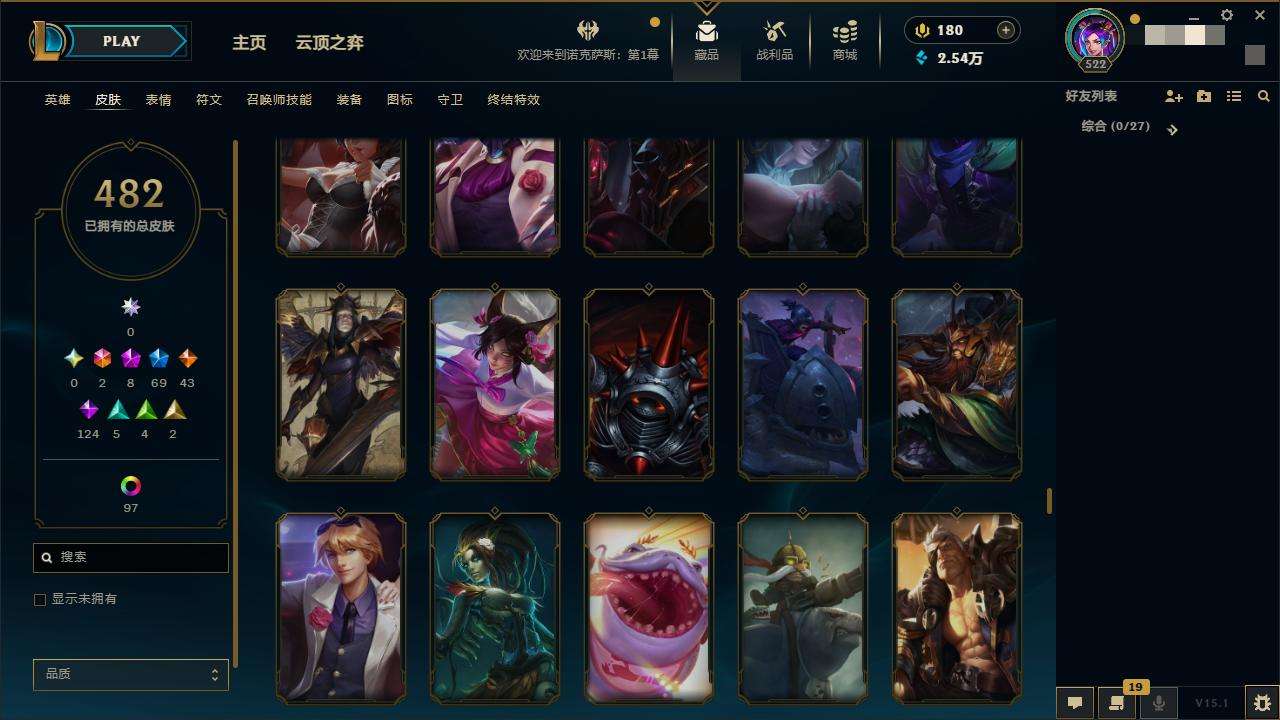Screen dimensions: 1280x720
Task: Click the 搜索 skin search field
Action: click(x=131, y=557)
